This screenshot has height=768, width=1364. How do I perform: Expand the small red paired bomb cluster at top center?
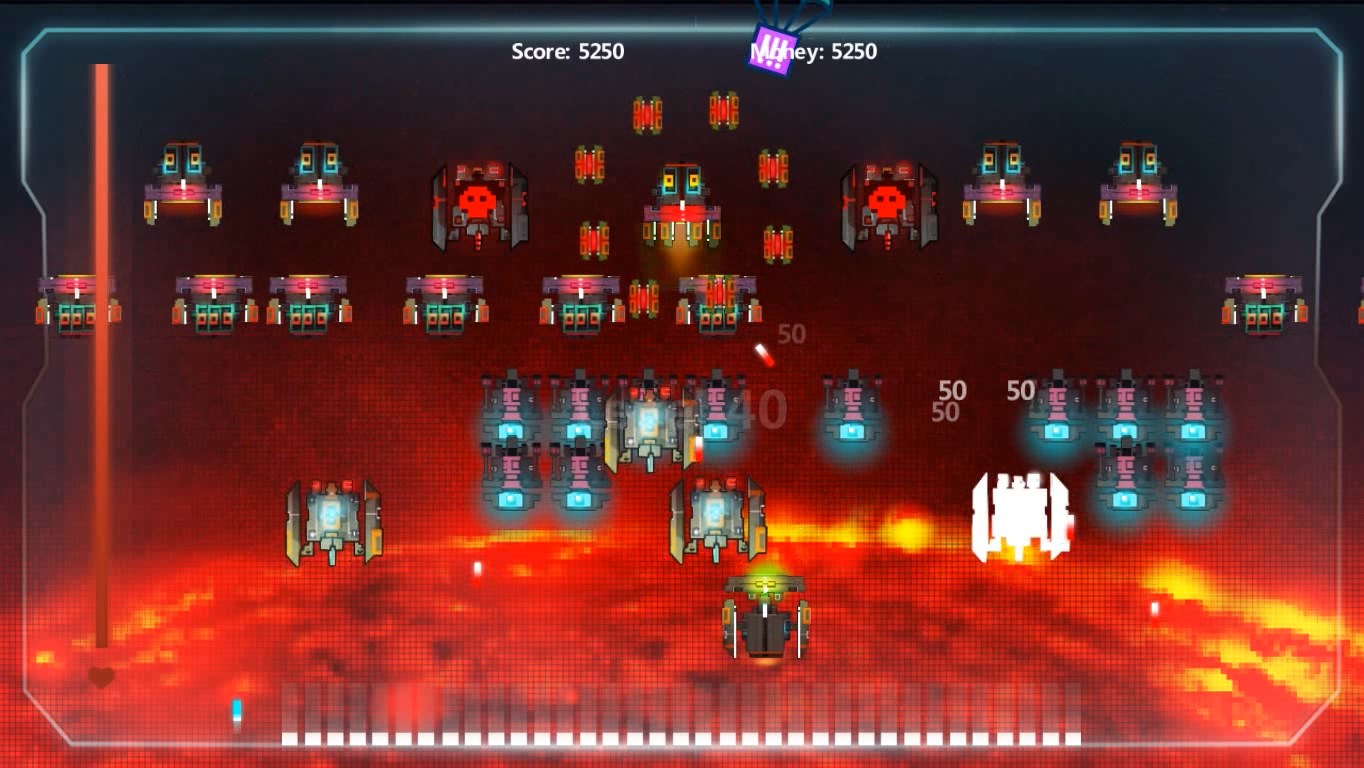pyautogui.click(x=646, y=112)
